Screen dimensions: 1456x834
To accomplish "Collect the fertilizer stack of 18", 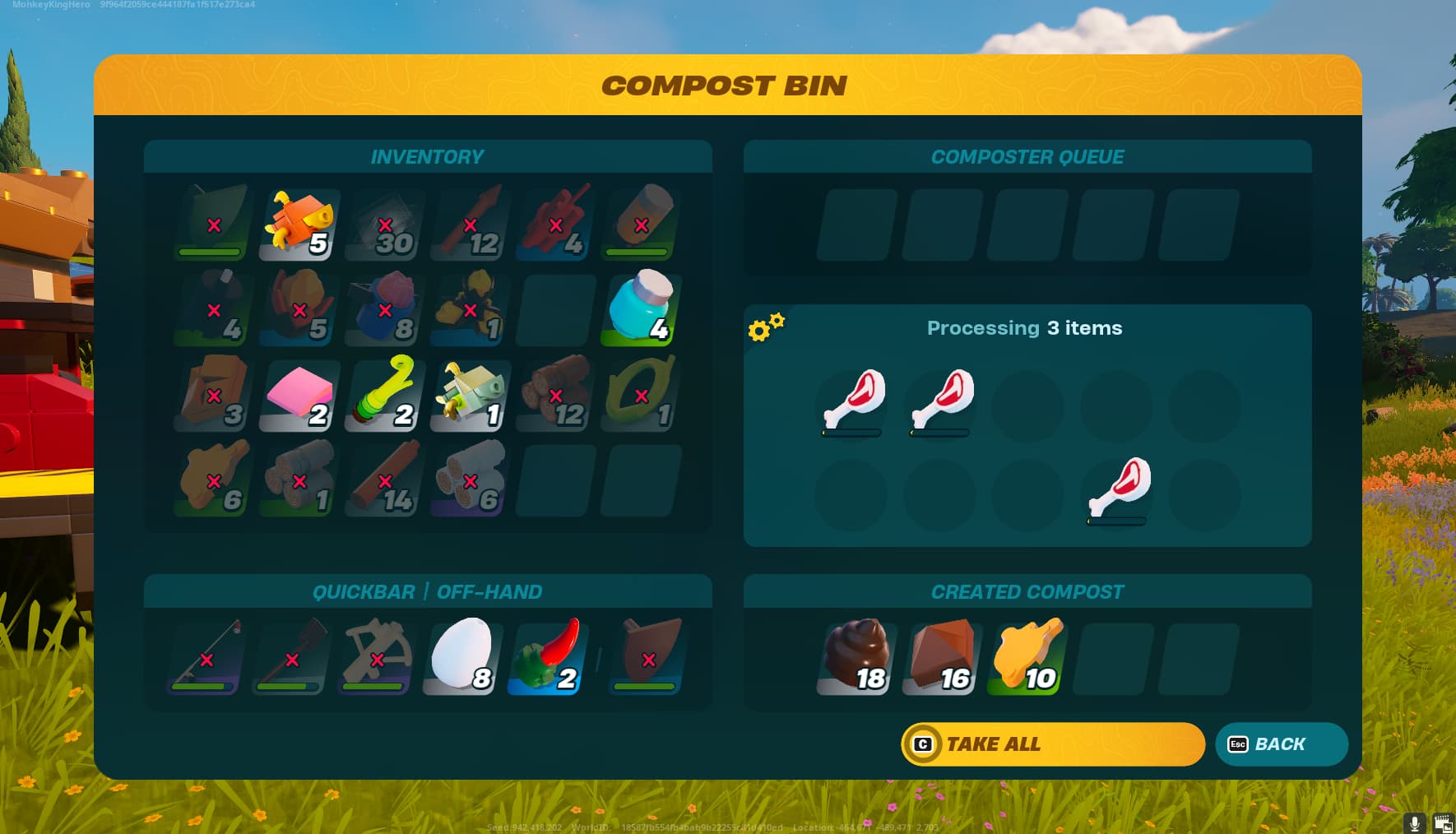I will point(854,656).
